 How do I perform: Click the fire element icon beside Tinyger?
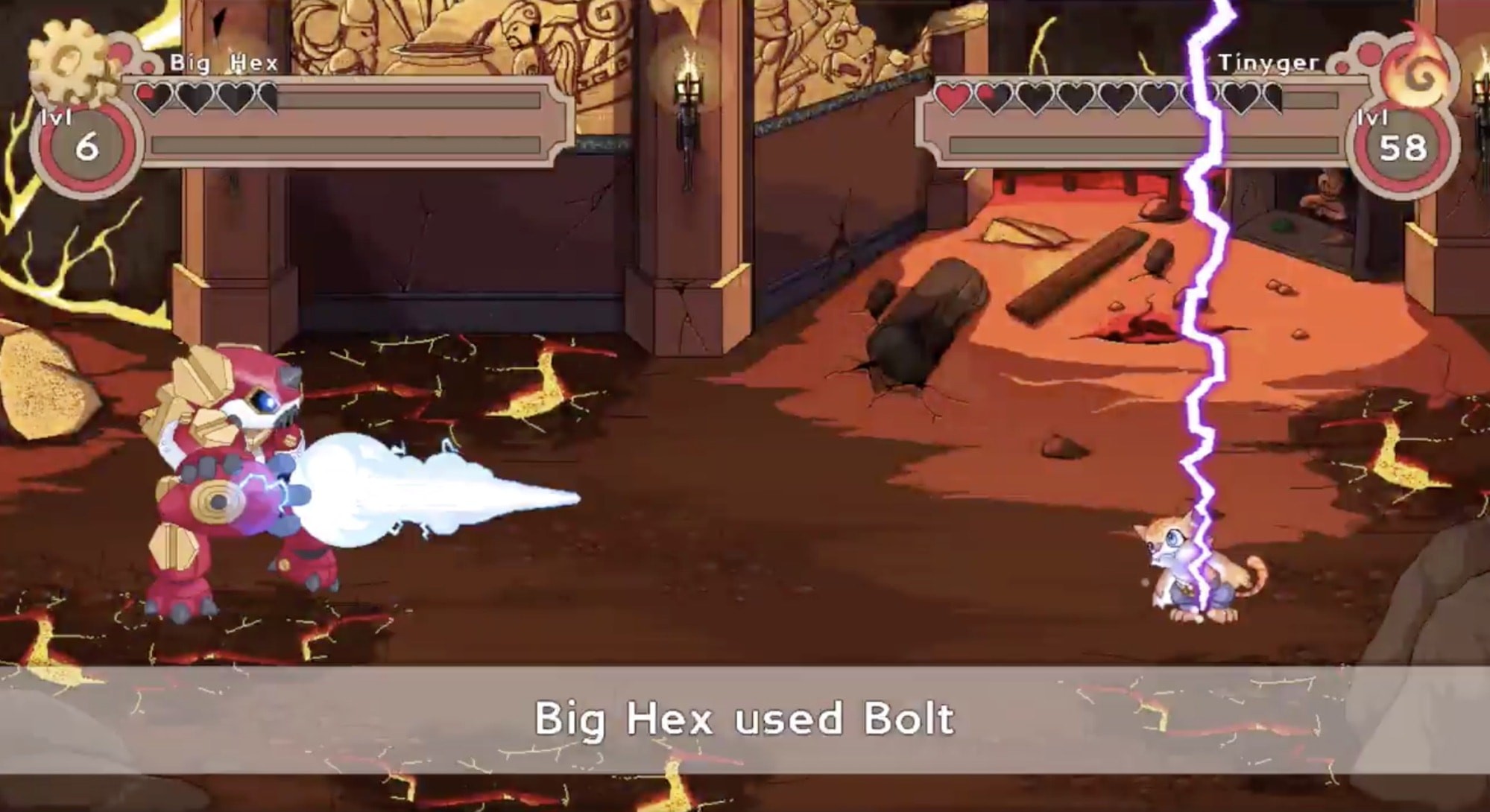click(x=1418, y=71)
